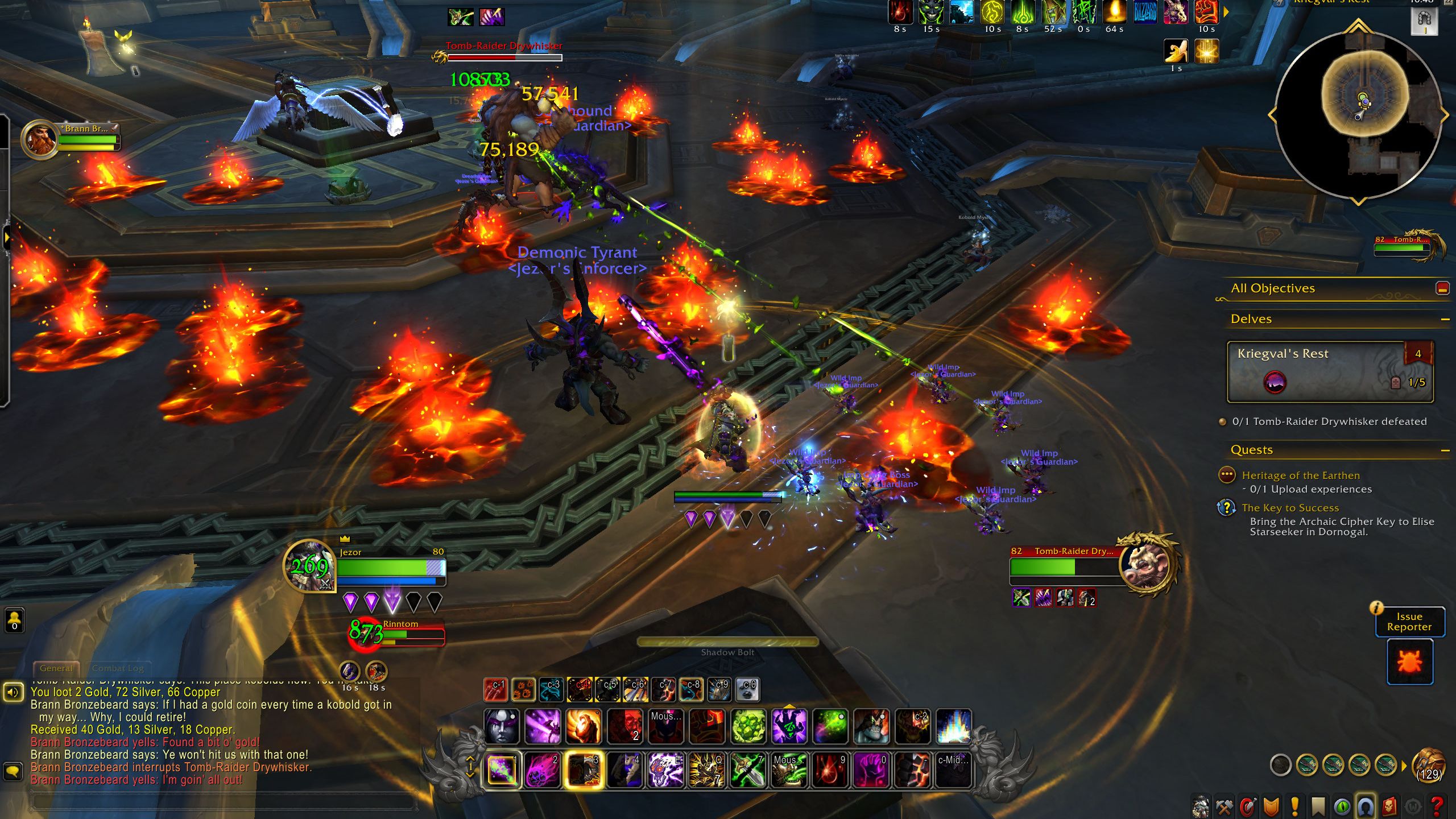The height and width of the screenshot is (819, 1456).
Task: Open the Issue Reporter bug button
Action: 1409,662
